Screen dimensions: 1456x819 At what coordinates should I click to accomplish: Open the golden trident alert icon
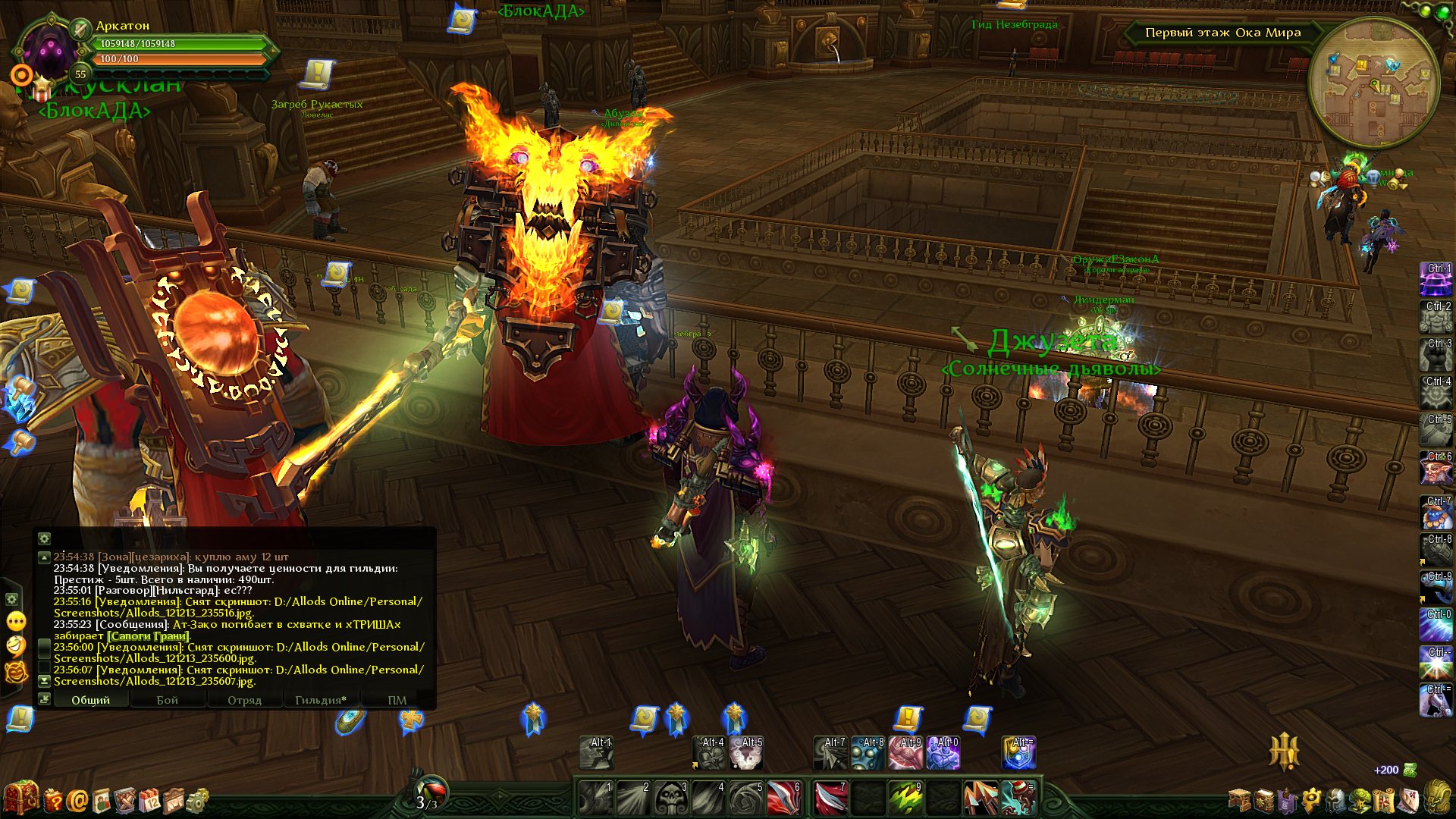pyautogui.click(x=1285, y=751)
